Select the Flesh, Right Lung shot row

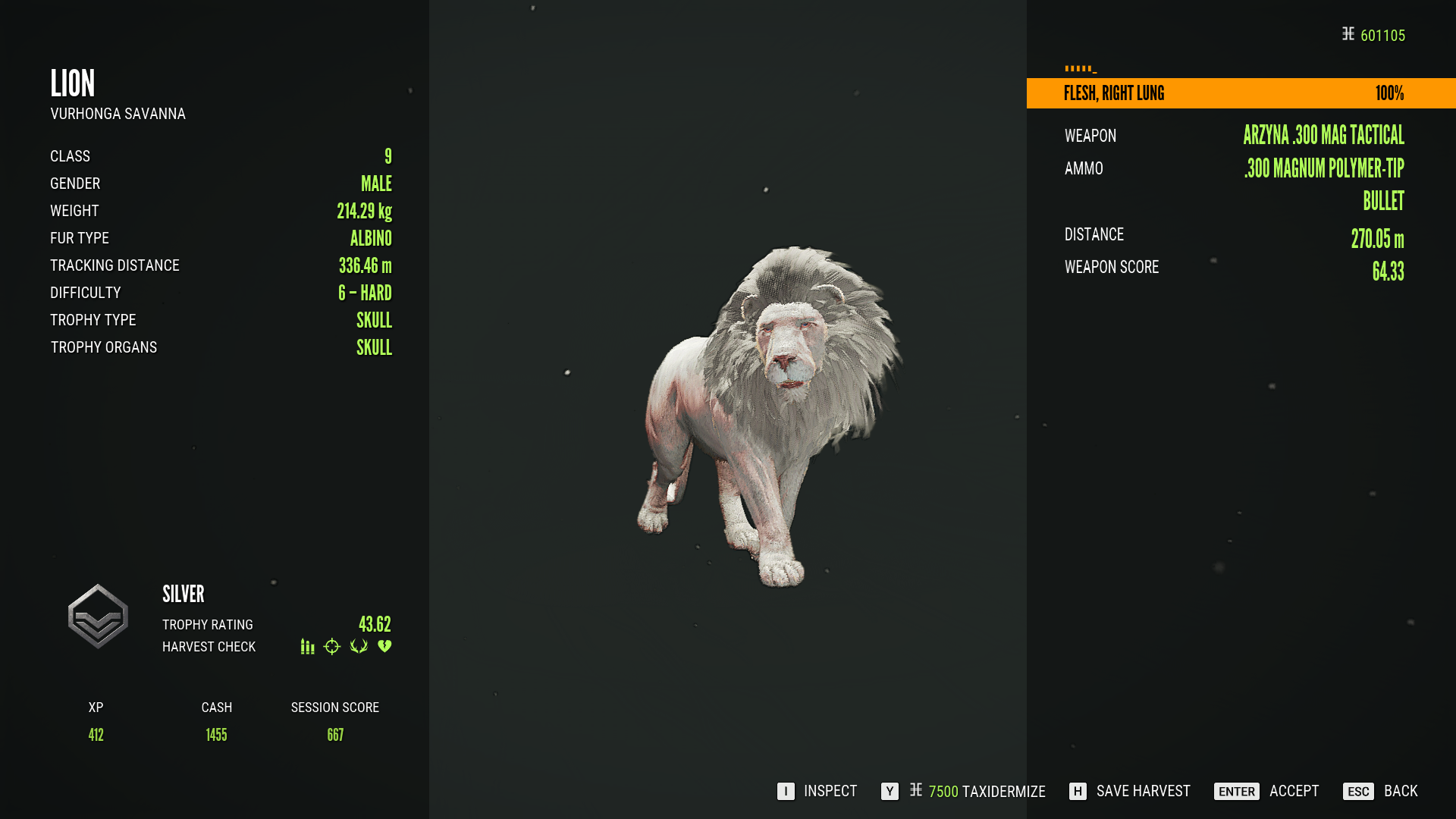(x=1241, y=93)
